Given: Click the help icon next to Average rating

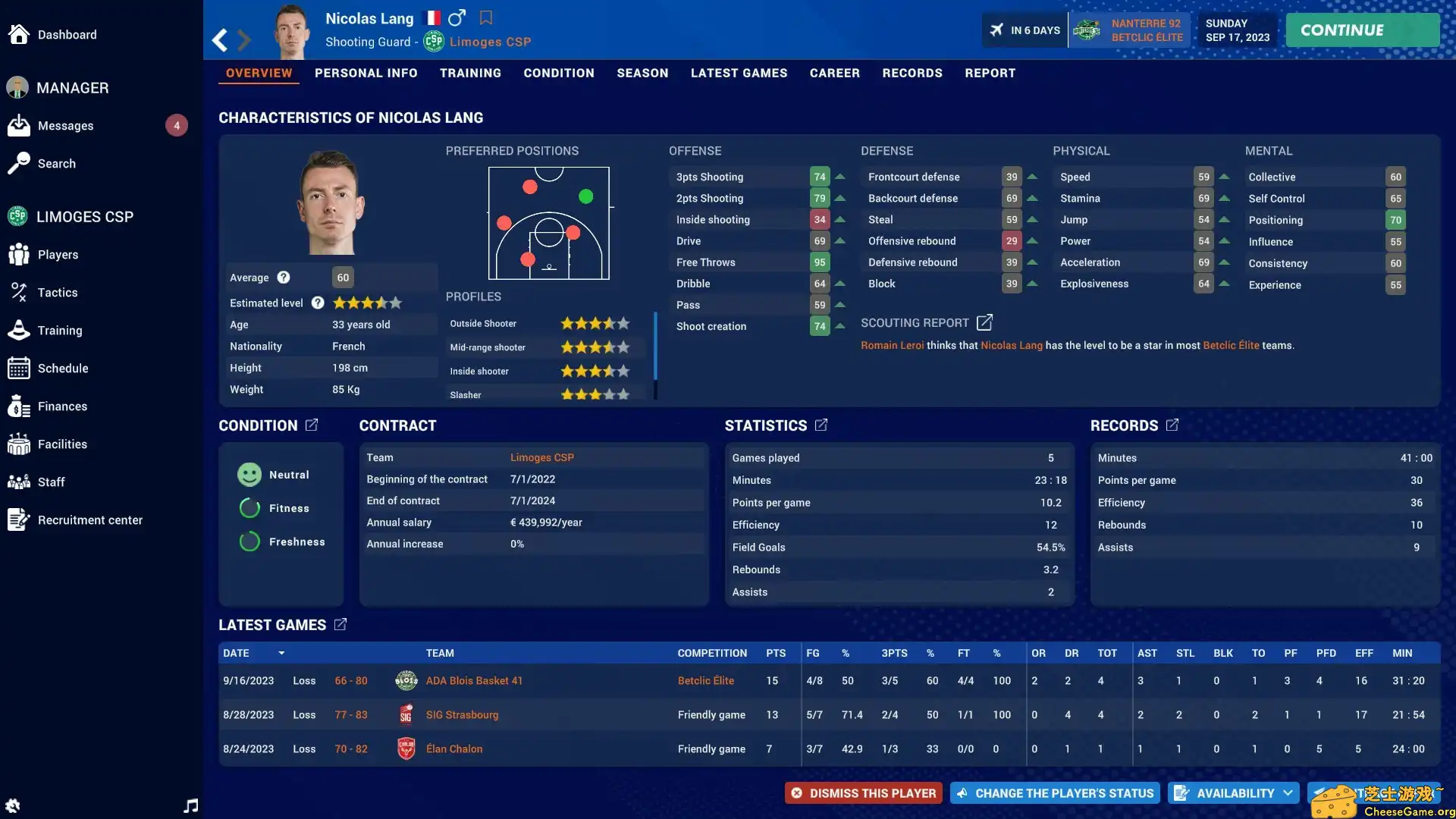Looking at the screenshot, I should coord(284,278).
